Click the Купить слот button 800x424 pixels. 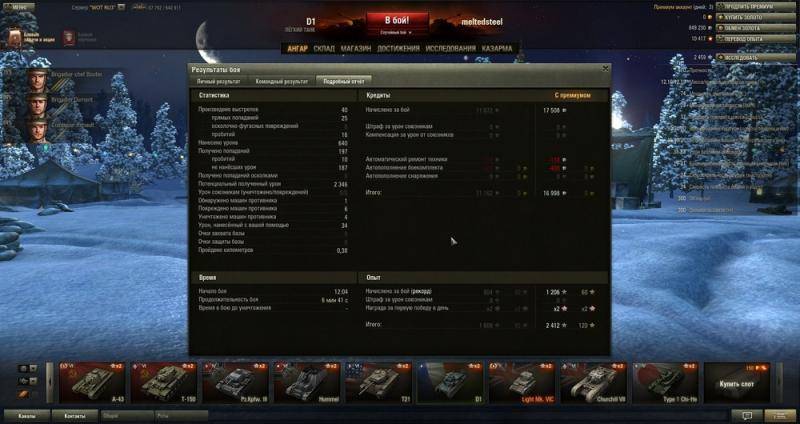tap(736, 382)
